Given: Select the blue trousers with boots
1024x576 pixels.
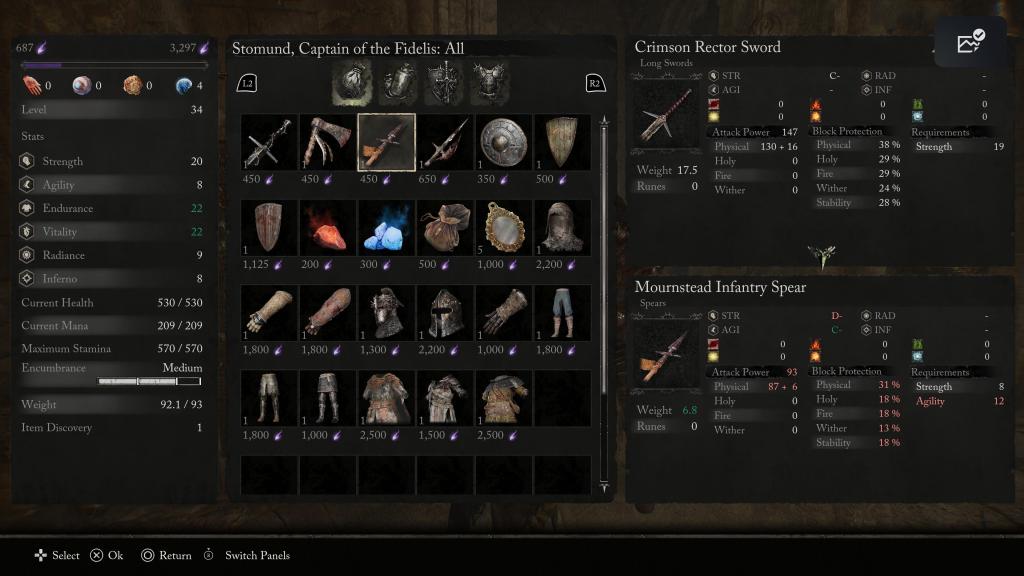Looking at the screenshot, I should click(x=562, y=313).
